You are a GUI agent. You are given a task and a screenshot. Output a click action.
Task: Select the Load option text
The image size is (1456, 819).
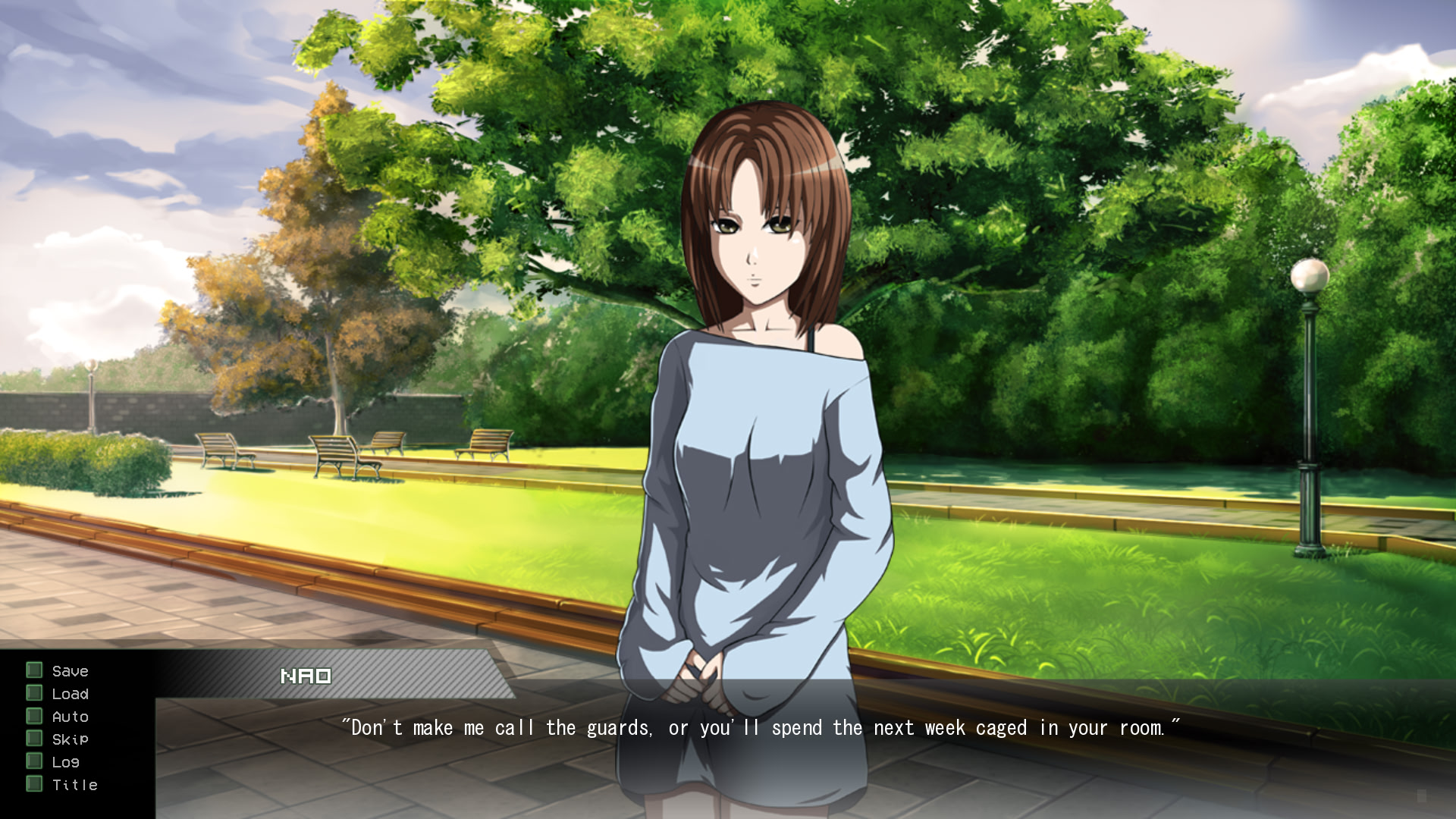click(x=70, y=693)
